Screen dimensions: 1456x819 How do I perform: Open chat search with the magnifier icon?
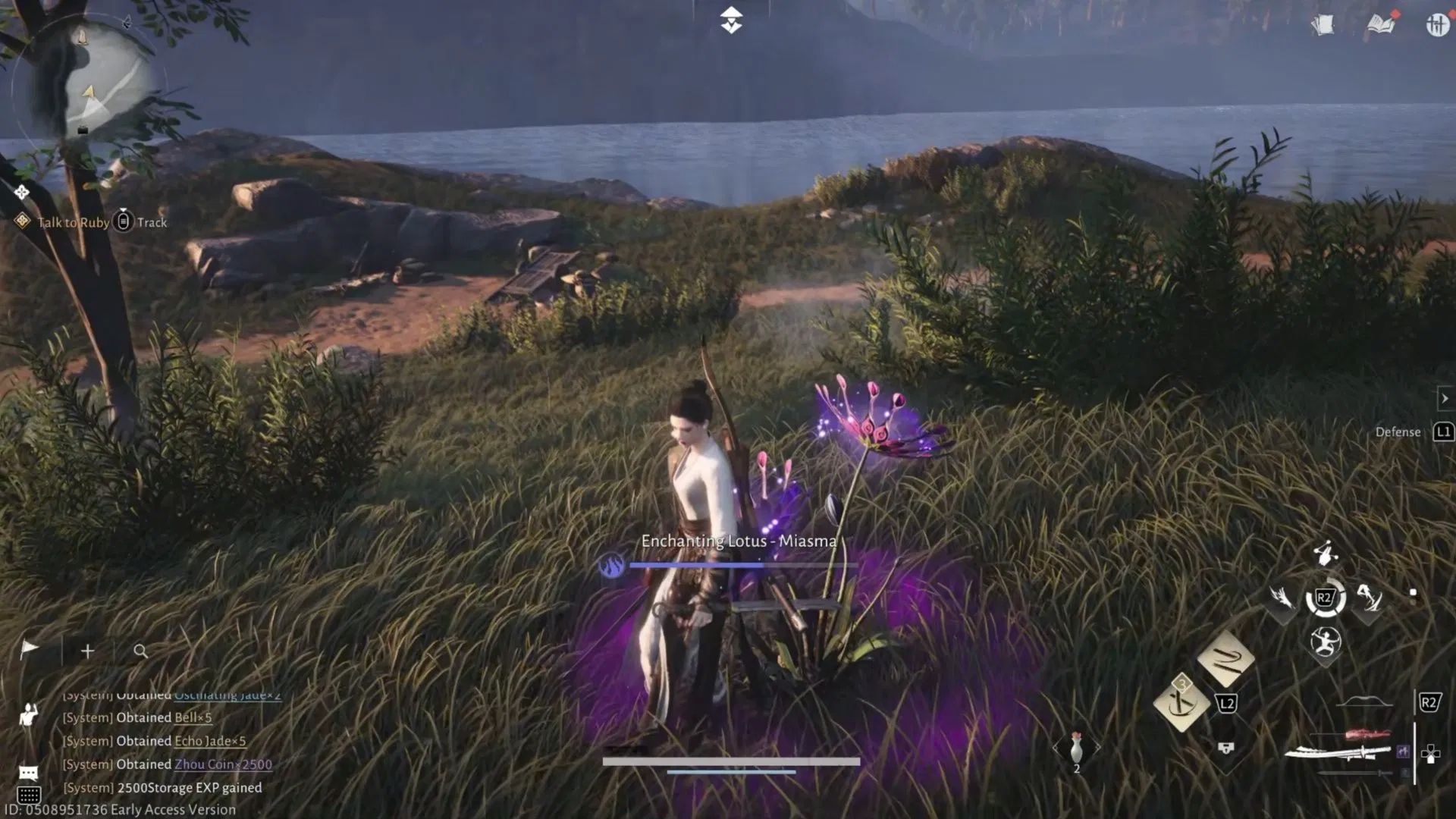pos(140,652)
